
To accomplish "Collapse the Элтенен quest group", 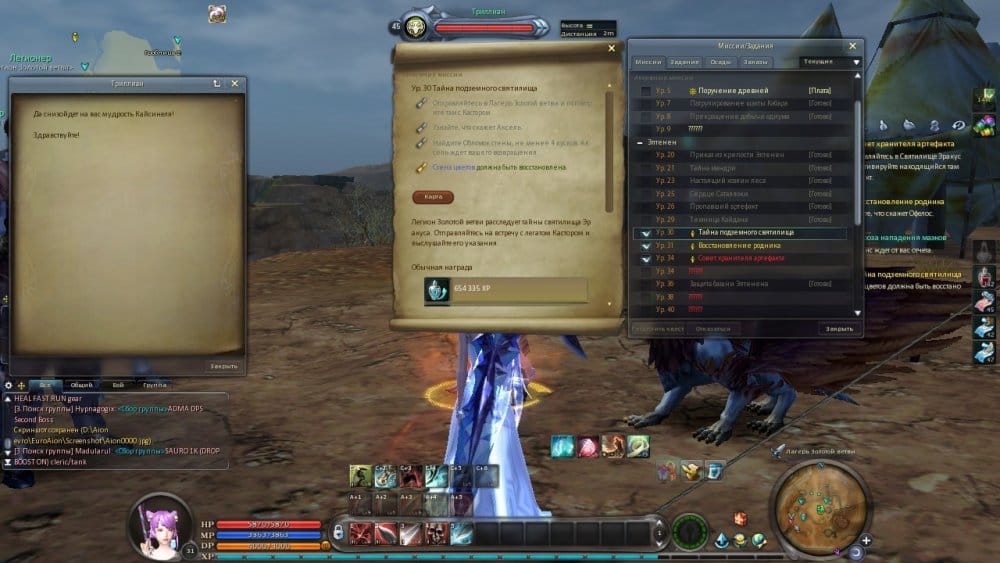I will (x=640, y=143).
